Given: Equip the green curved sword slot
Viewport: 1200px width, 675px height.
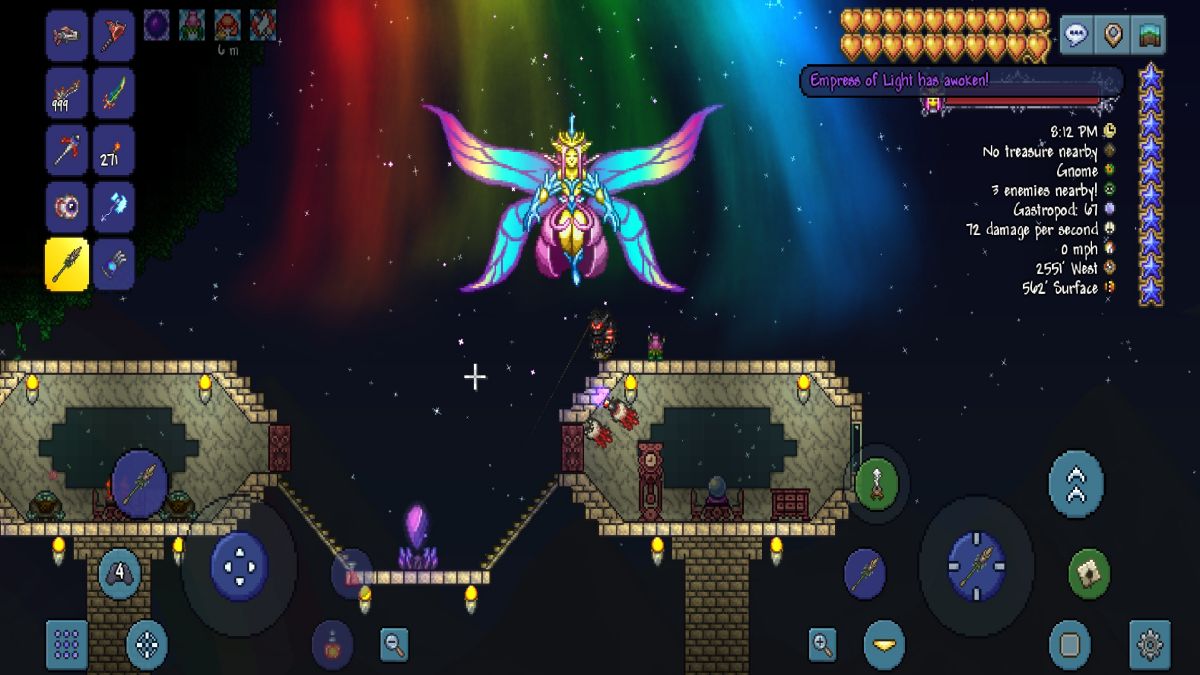Looking at the screenshot, I should click(114, 94).
